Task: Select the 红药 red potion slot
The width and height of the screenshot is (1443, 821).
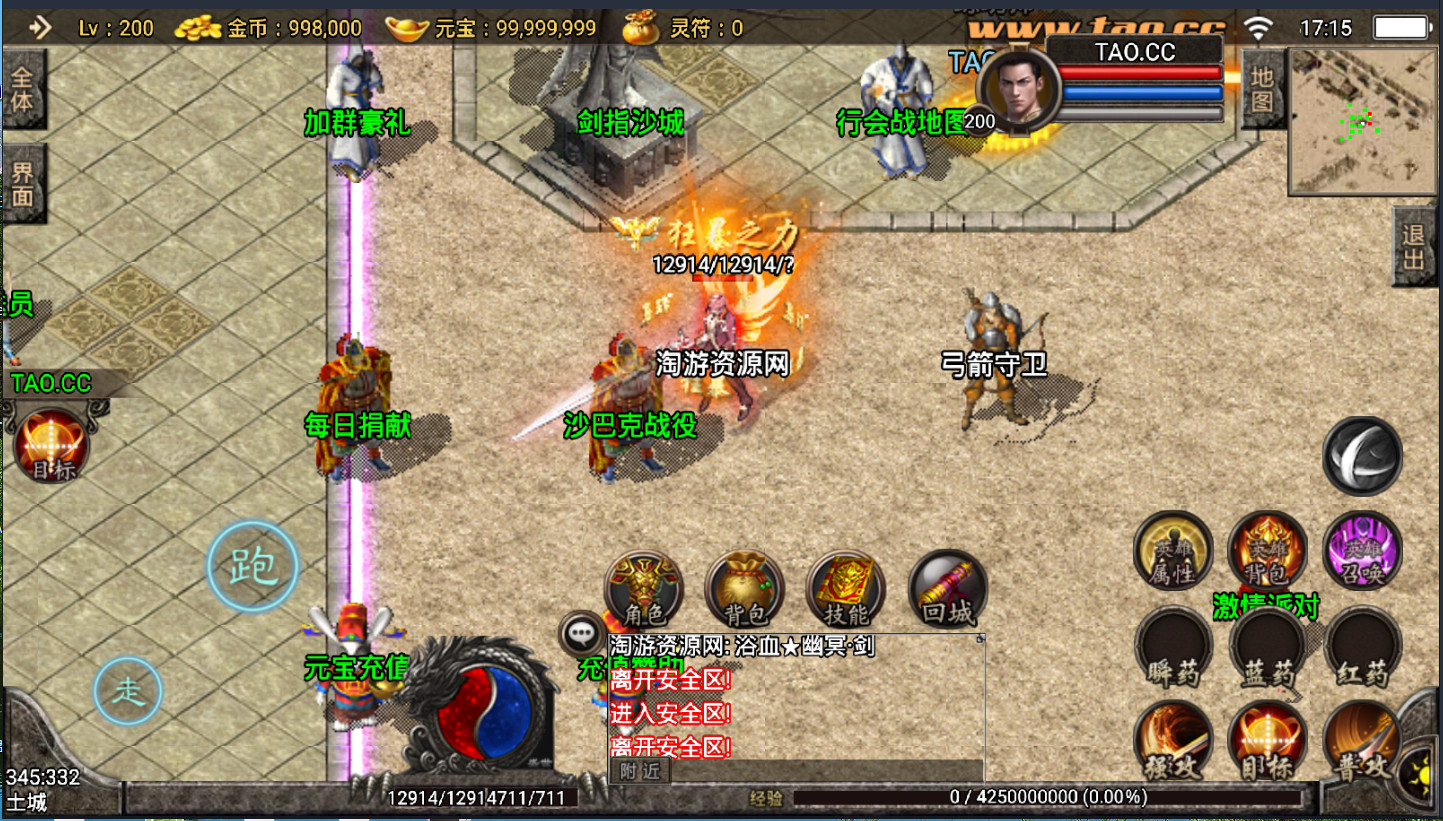Action: pyautogui.click(x=1362, y=648)
